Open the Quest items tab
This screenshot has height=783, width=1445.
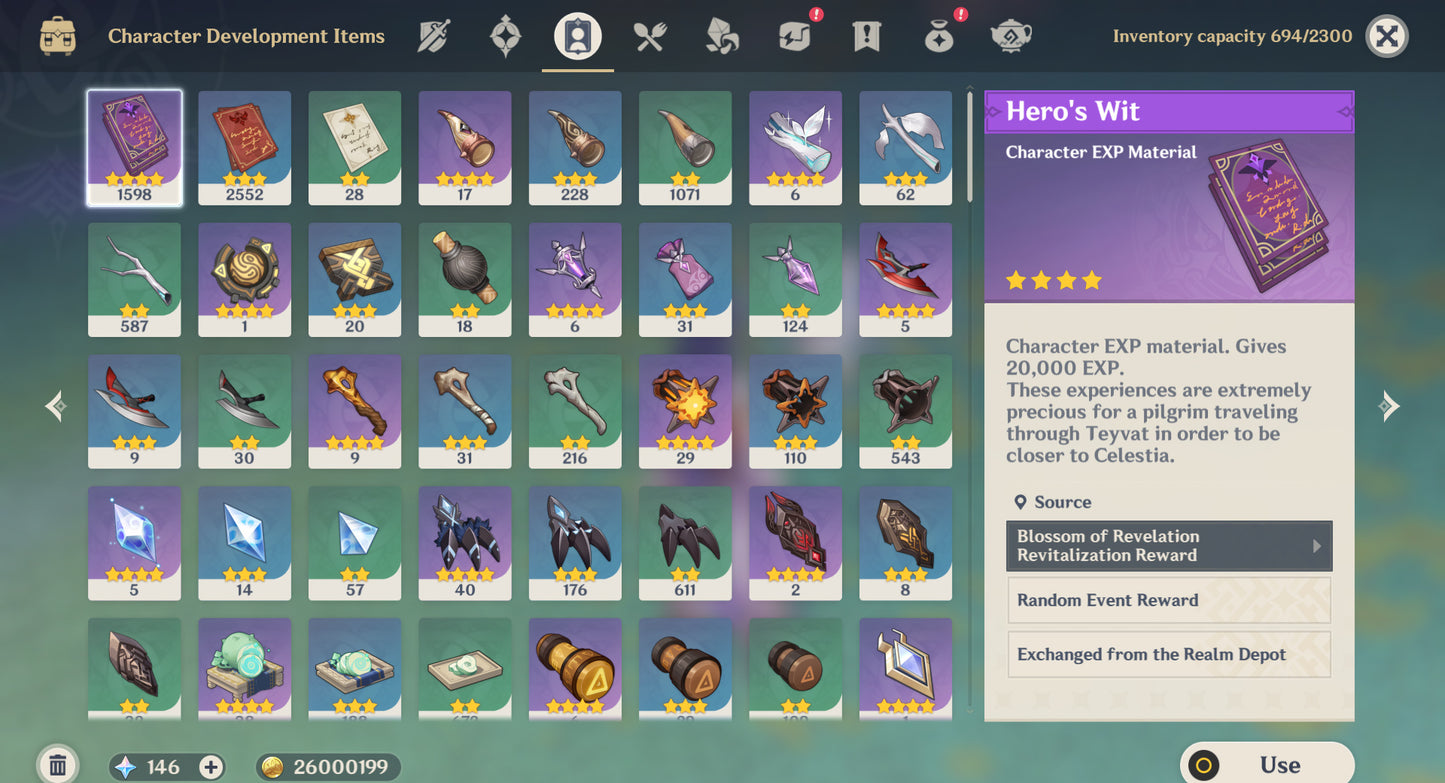[866, 37]
